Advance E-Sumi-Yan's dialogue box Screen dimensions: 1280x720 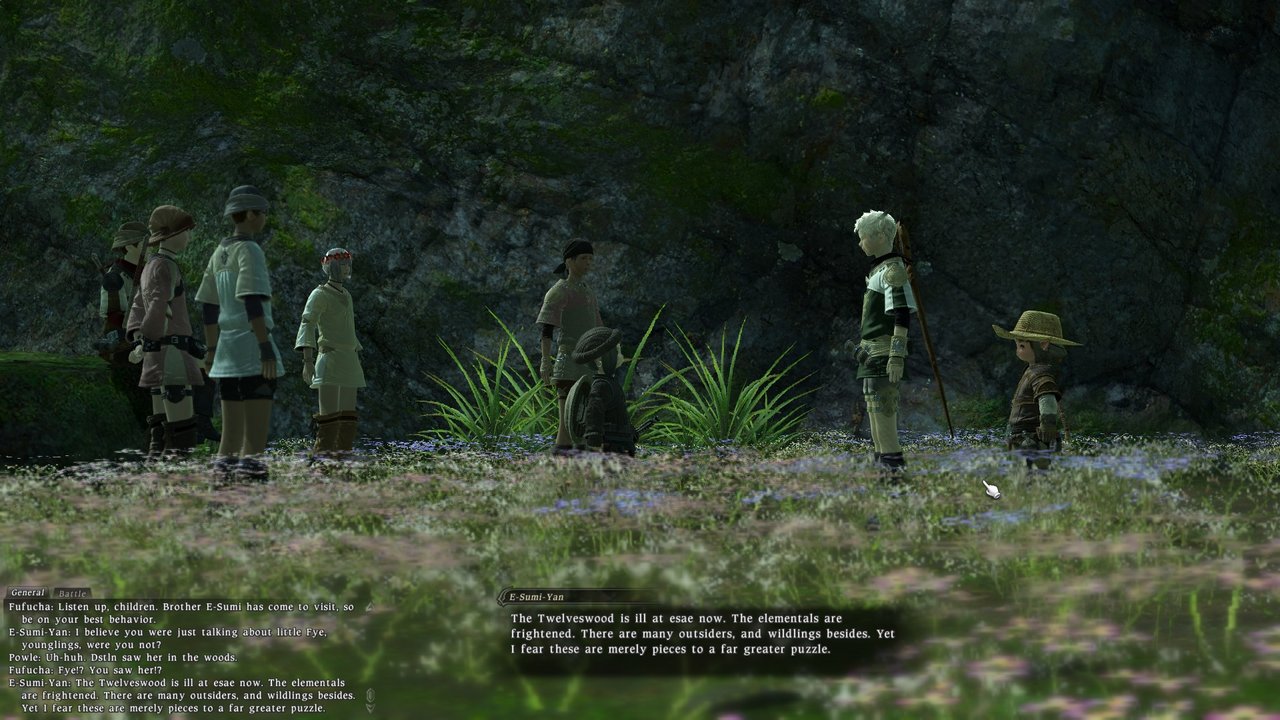(x=700, y=634)
